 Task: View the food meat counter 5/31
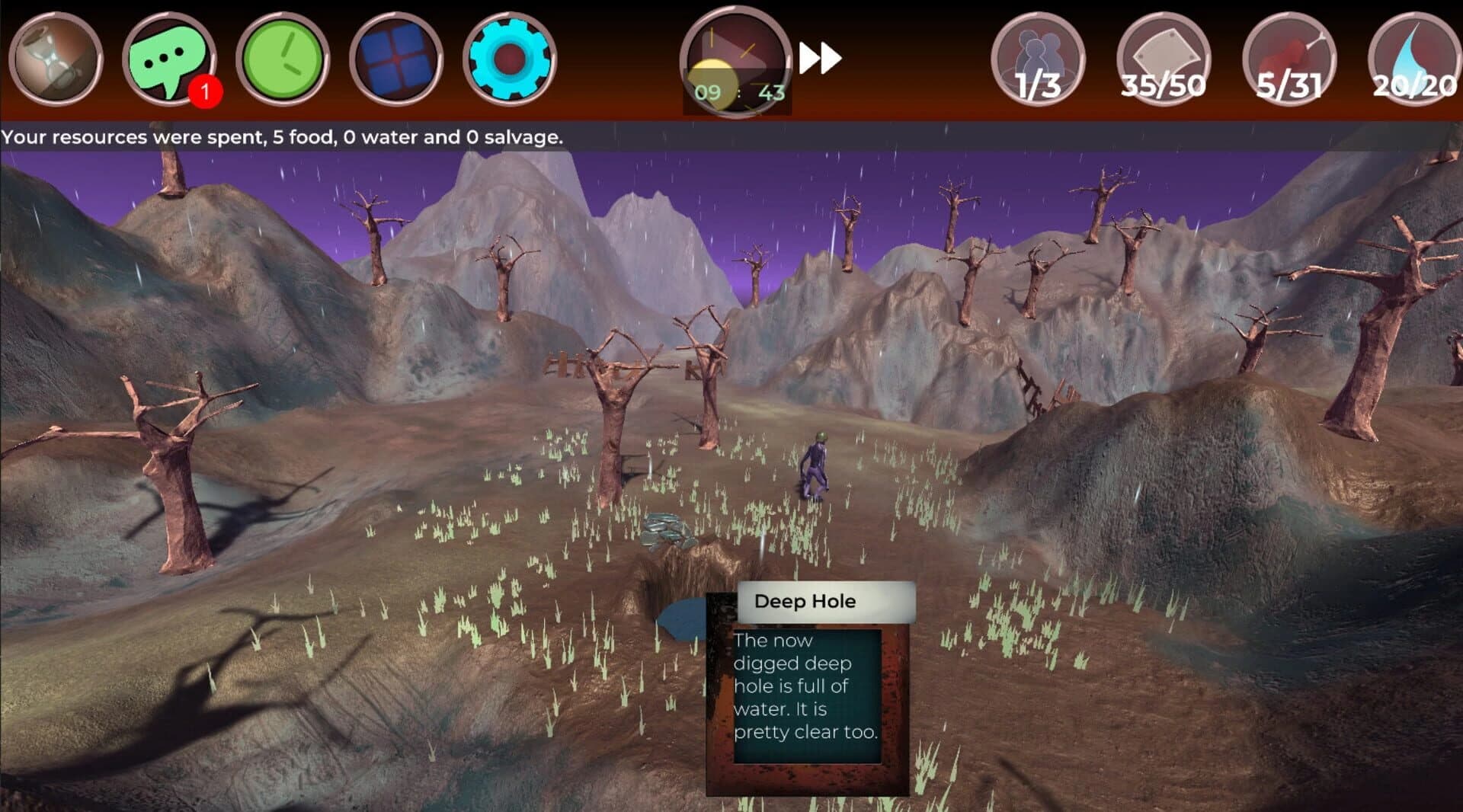1289,59
